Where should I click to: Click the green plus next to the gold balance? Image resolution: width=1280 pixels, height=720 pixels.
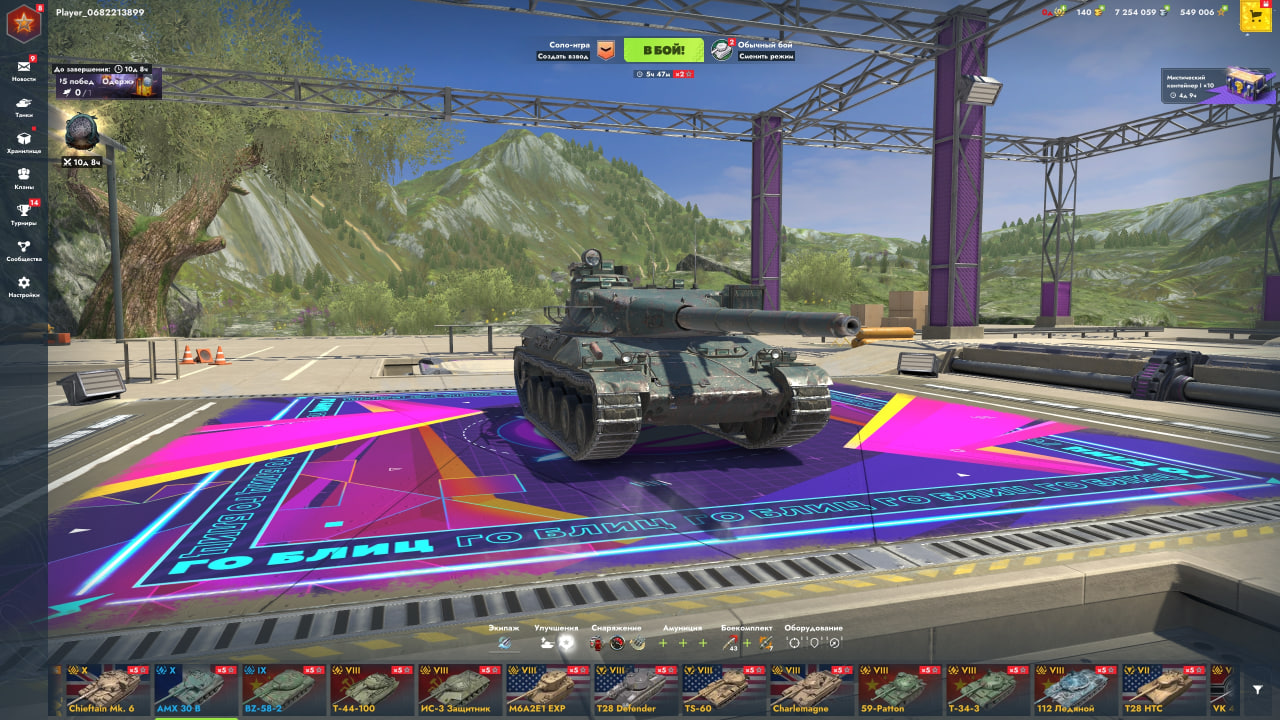[x=1101, y=10]
